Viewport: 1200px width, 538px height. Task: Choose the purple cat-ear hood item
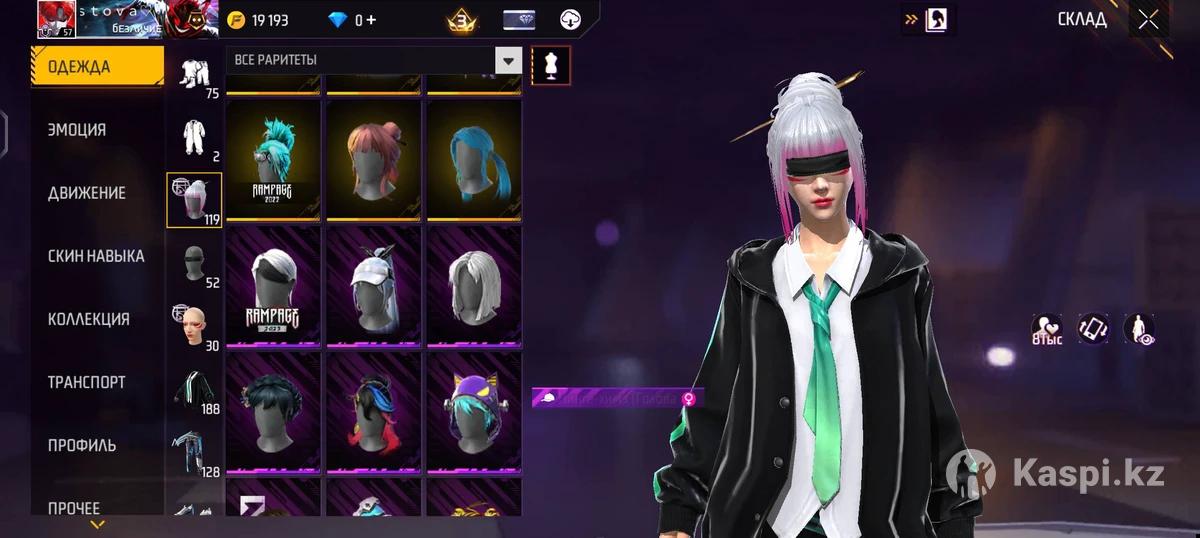point(474,413)
